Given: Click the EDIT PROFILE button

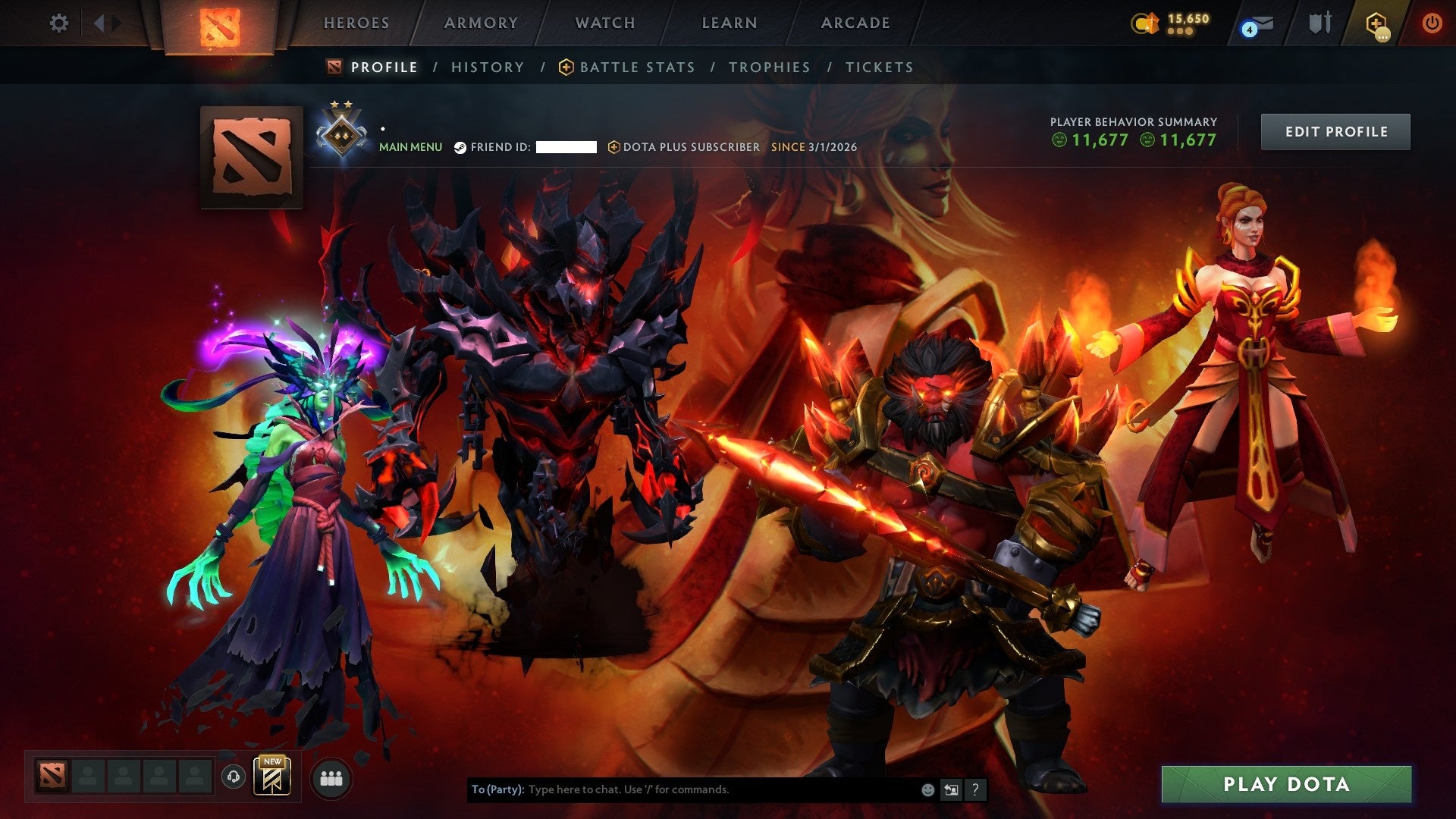Looking at the screenshot, I should pyautogui.click(x=1335, y=130).
